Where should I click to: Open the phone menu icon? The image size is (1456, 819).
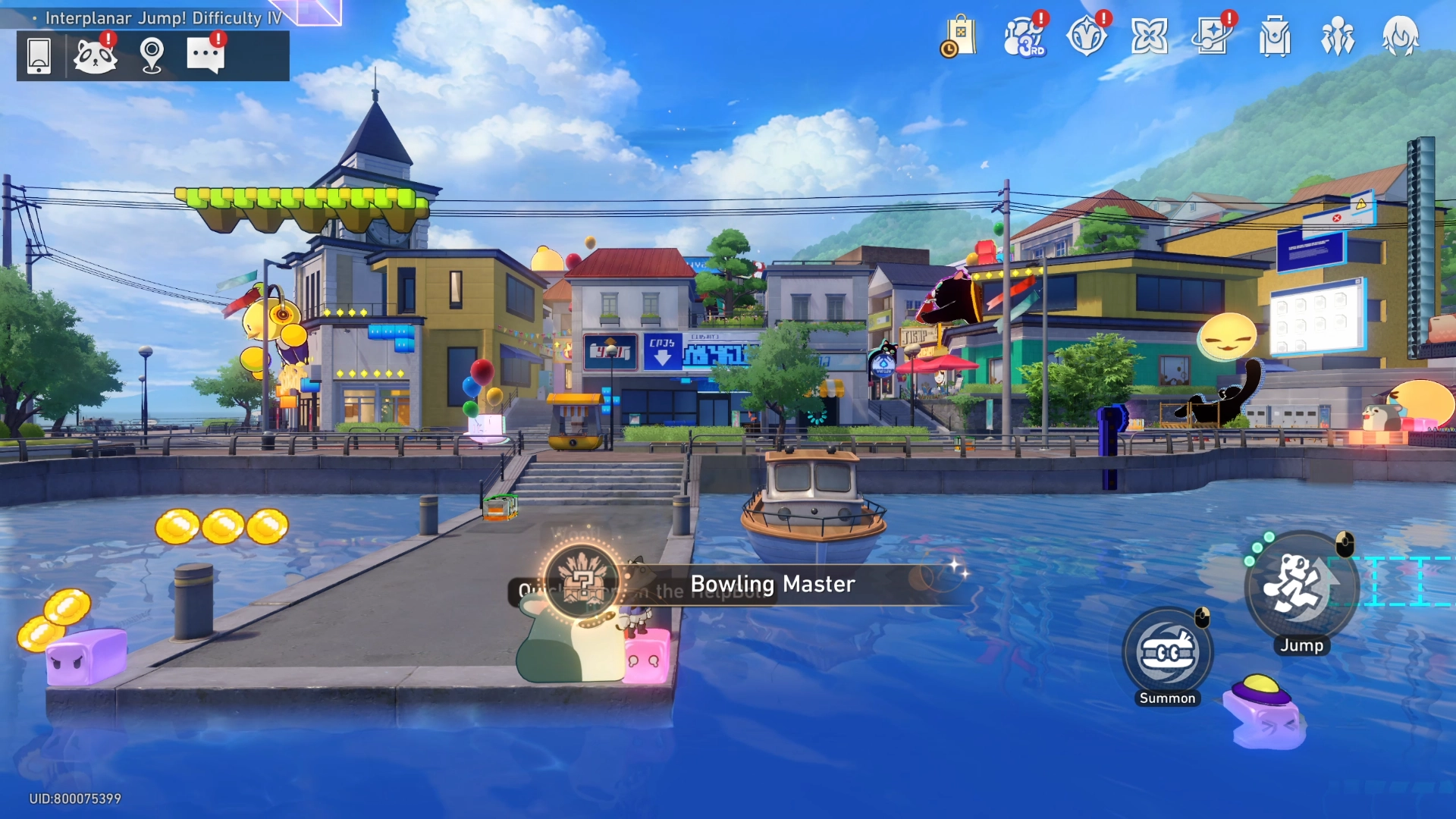[x=39, y=55]
